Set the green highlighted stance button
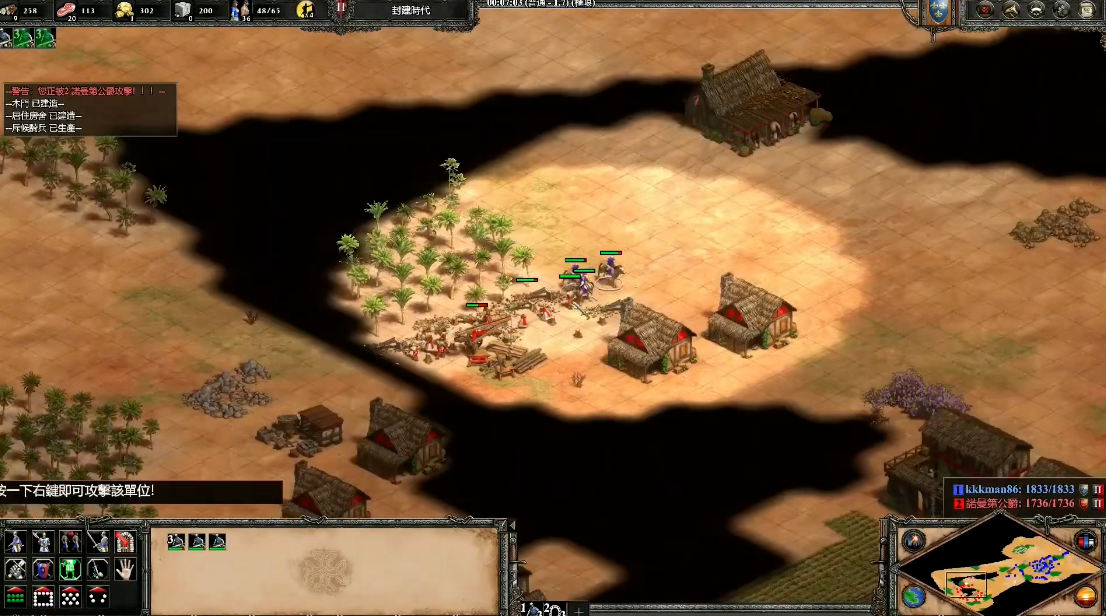Image resolution: width=1106 pixels, height=616 pixels. click(70, 570)
